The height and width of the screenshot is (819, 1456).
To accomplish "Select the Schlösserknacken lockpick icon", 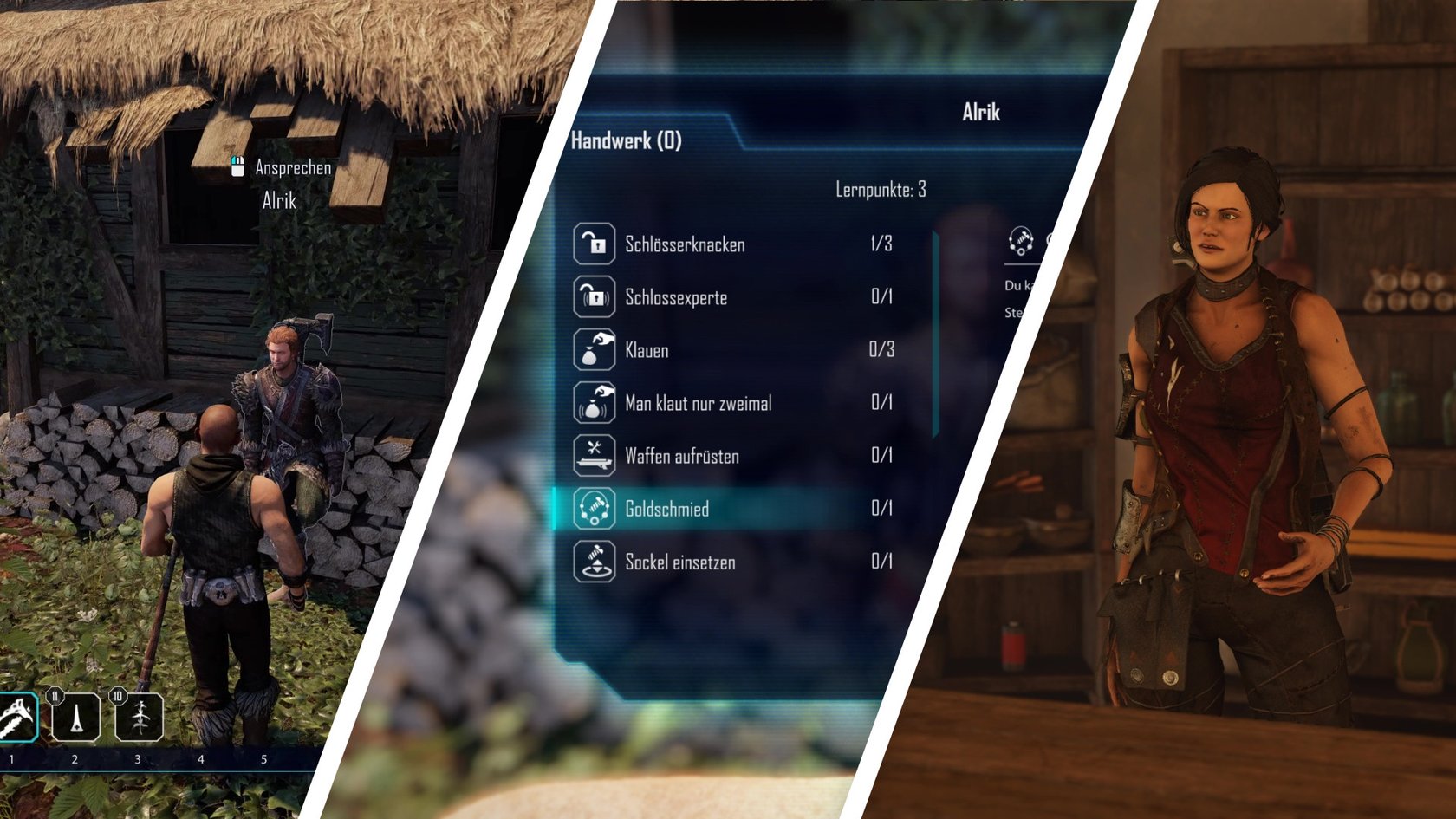I will pos(593,244).
